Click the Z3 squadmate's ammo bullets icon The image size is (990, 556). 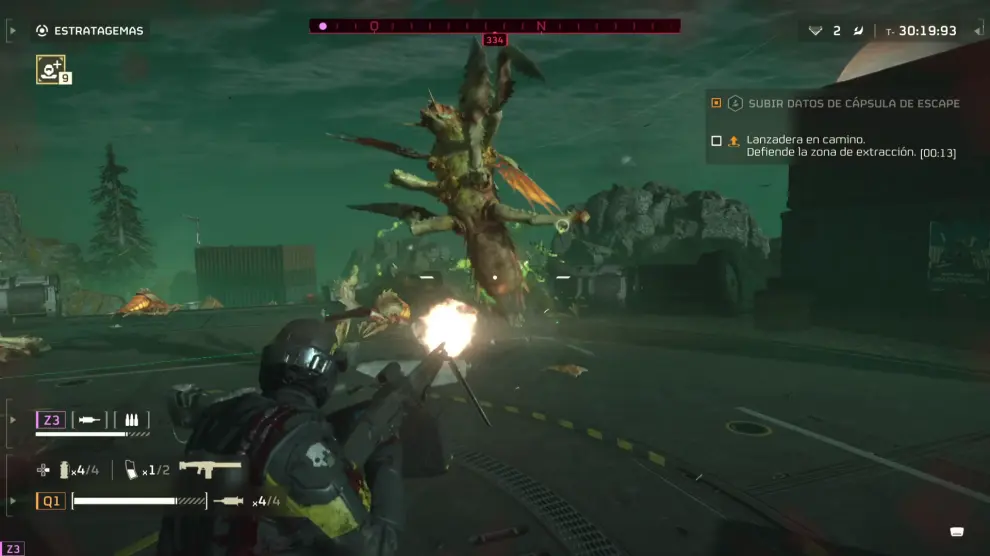point(131,420)
